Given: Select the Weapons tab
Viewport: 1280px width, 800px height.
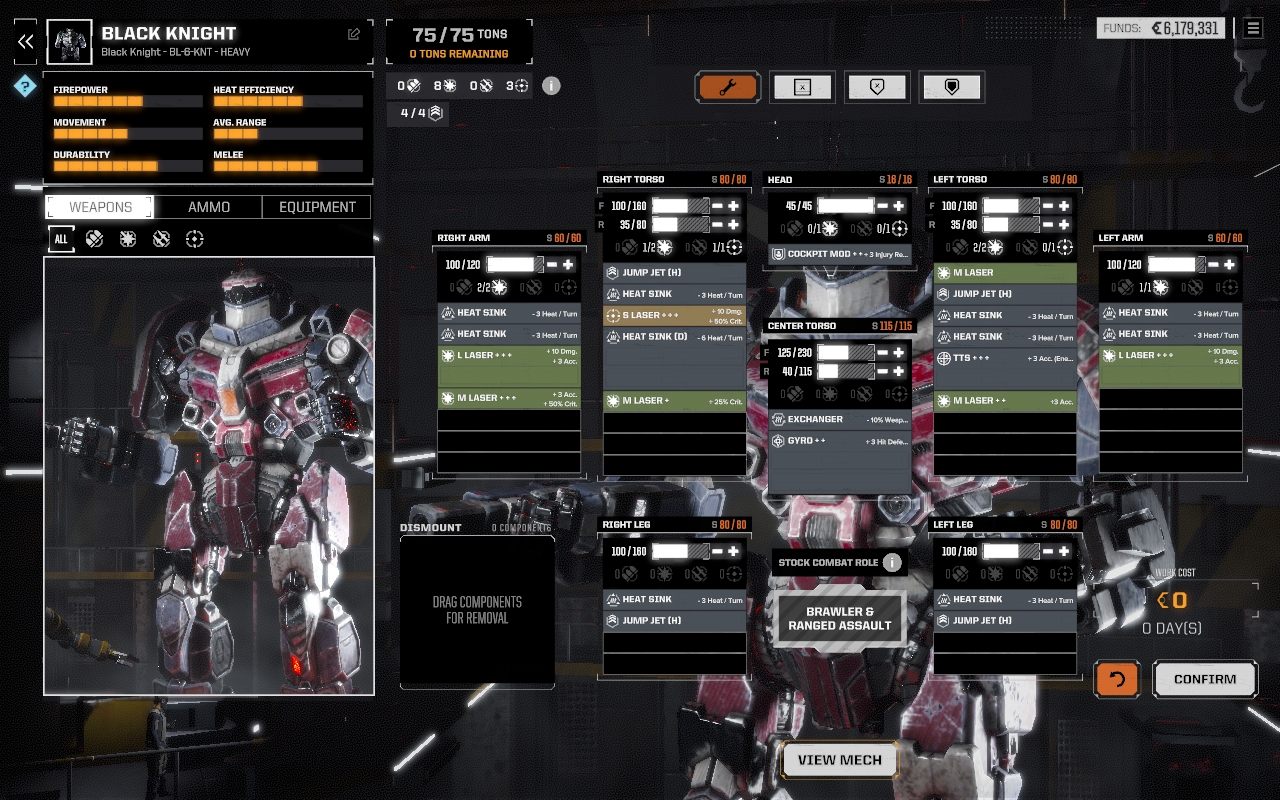Looking at the screenshot, I should (100, 207).
